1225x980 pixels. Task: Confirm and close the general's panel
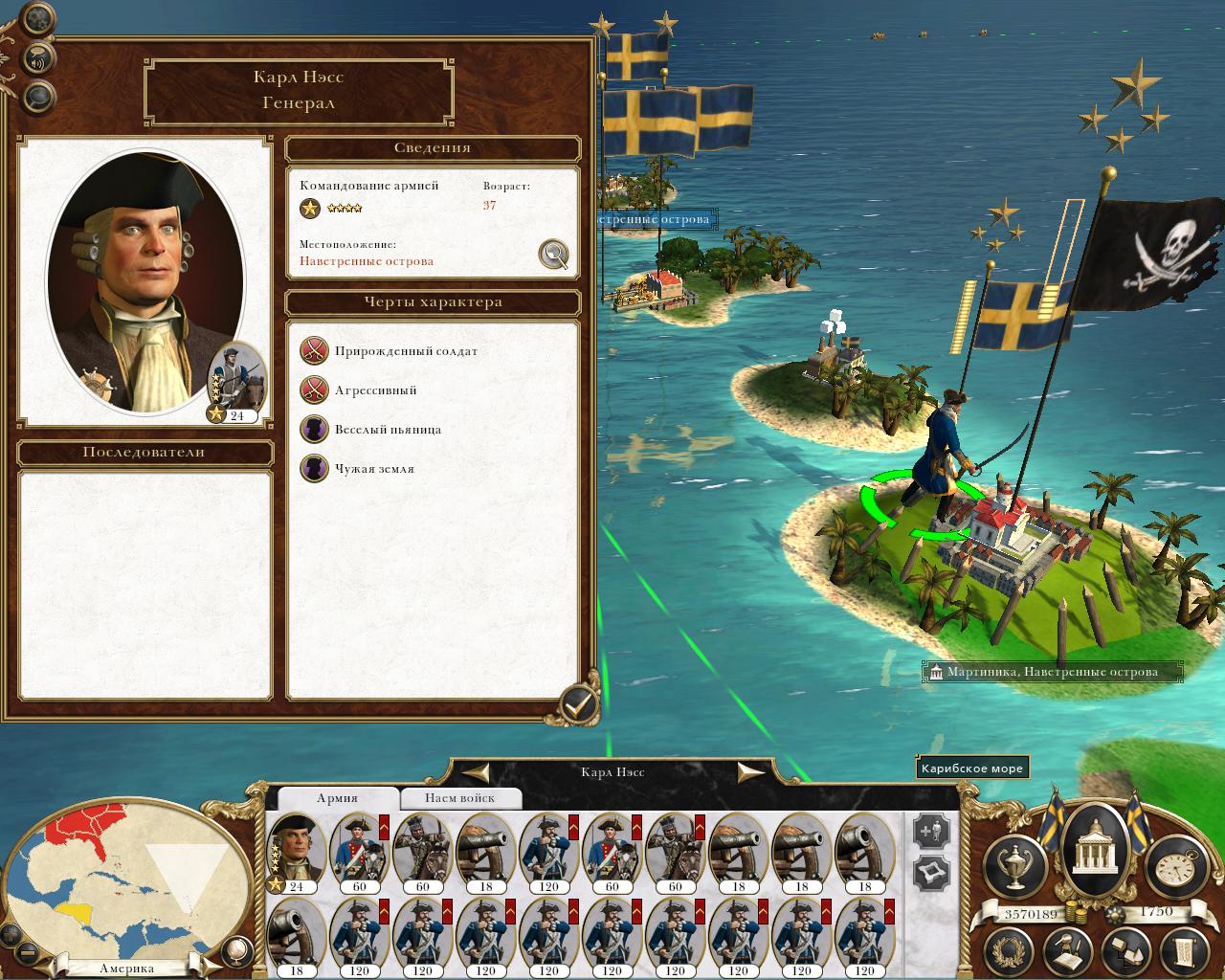577,705
